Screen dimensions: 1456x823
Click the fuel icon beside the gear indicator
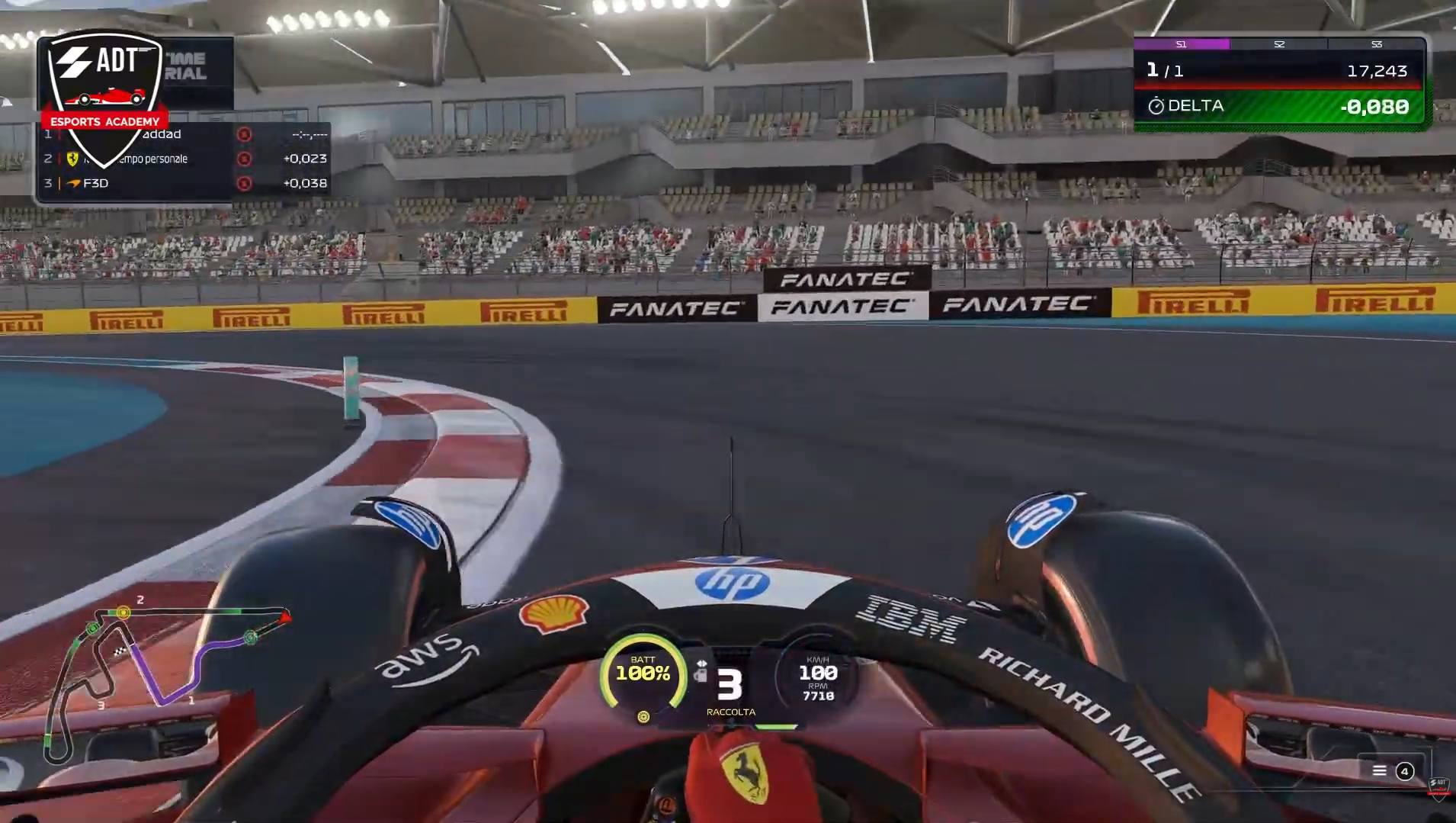[701, 676]
